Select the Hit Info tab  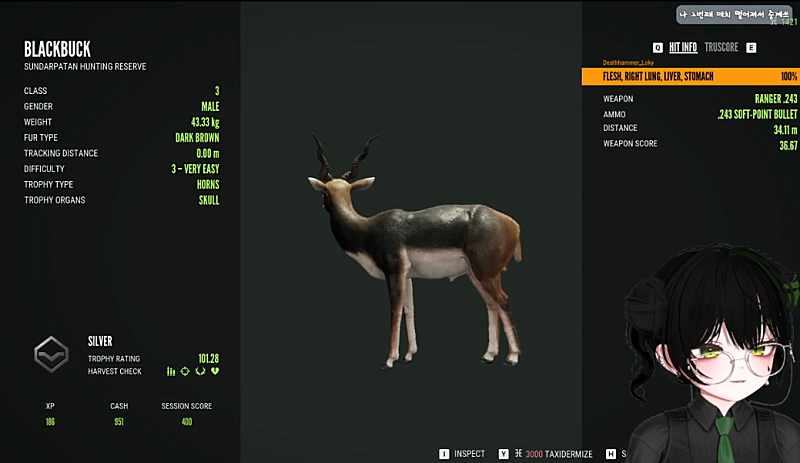click(683, 47)
